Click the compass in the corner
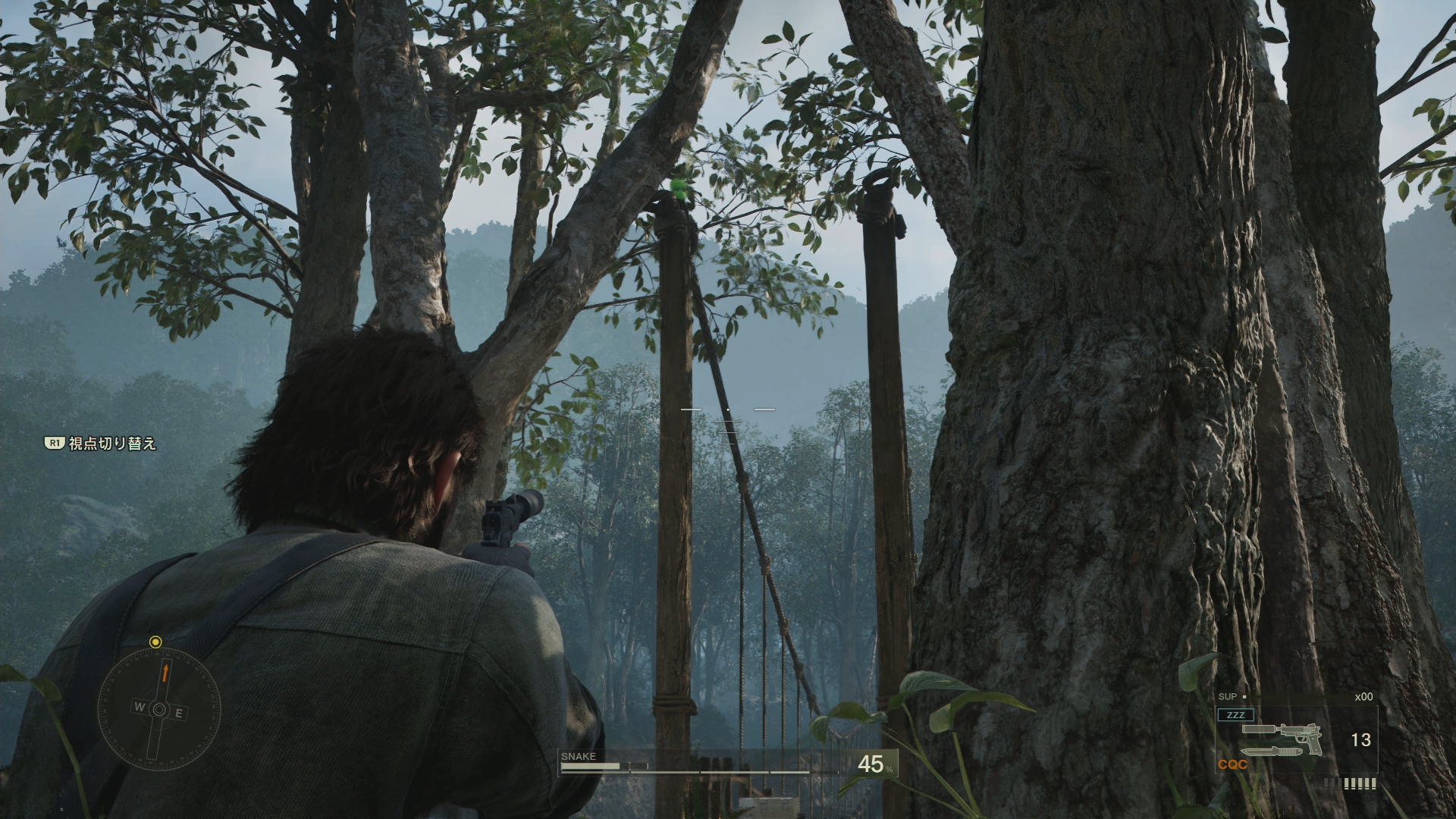The width and height of the screenshot is (1456, 819). coord(159,709)
